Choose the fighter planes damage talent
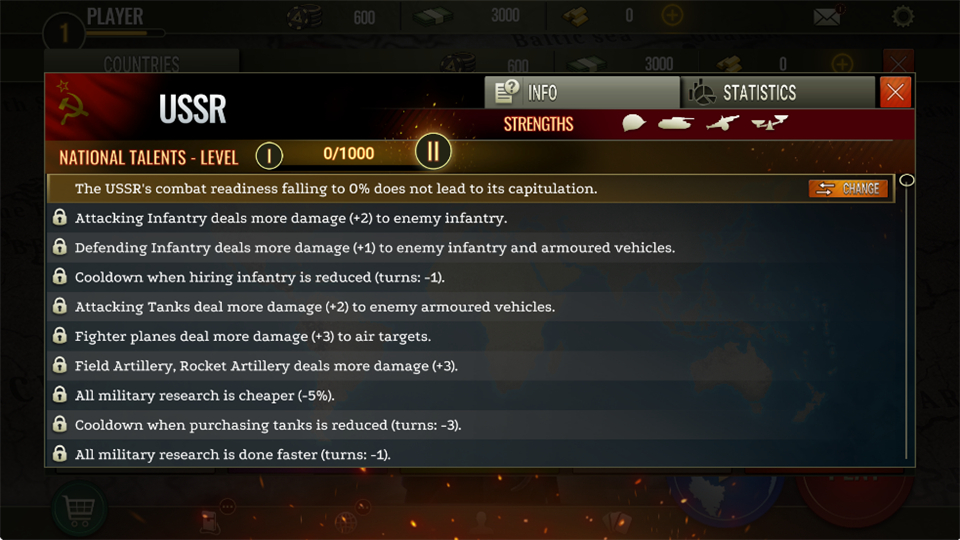 [252, 336]
